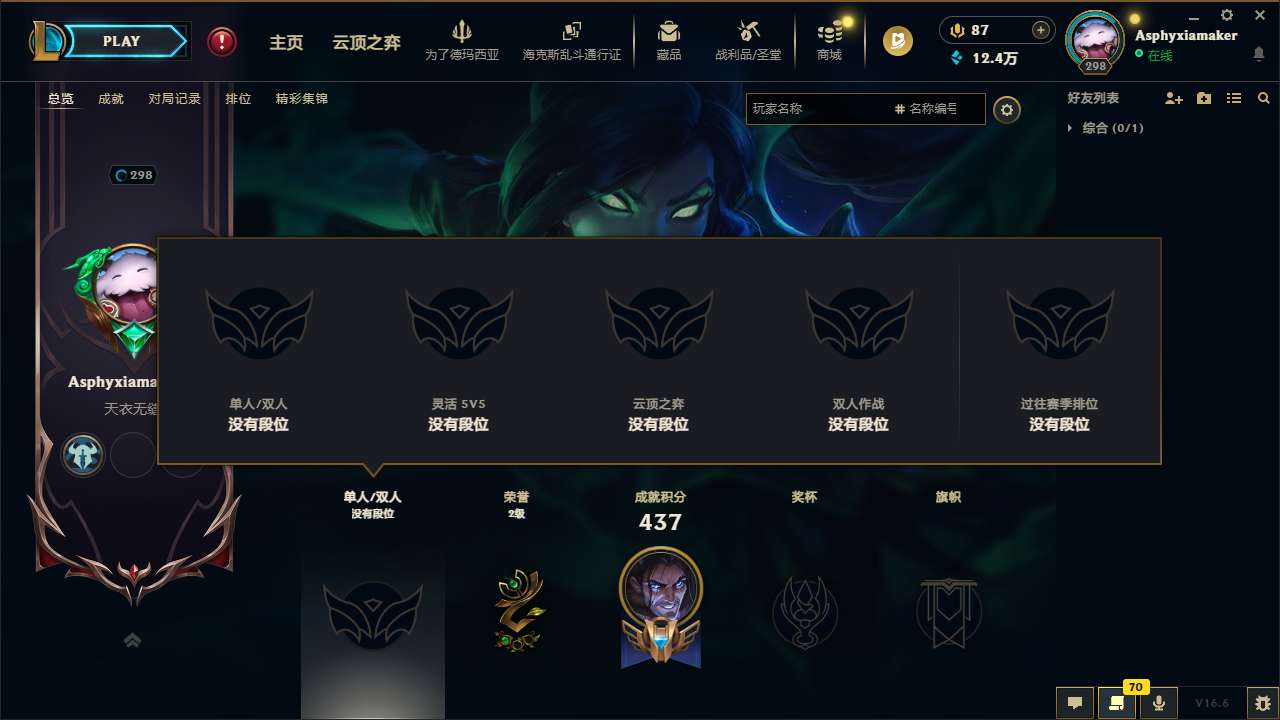Open the chat conversations icon with 70 badge
Viewport: 1280px width, 720px height.
pos(1117,703)
